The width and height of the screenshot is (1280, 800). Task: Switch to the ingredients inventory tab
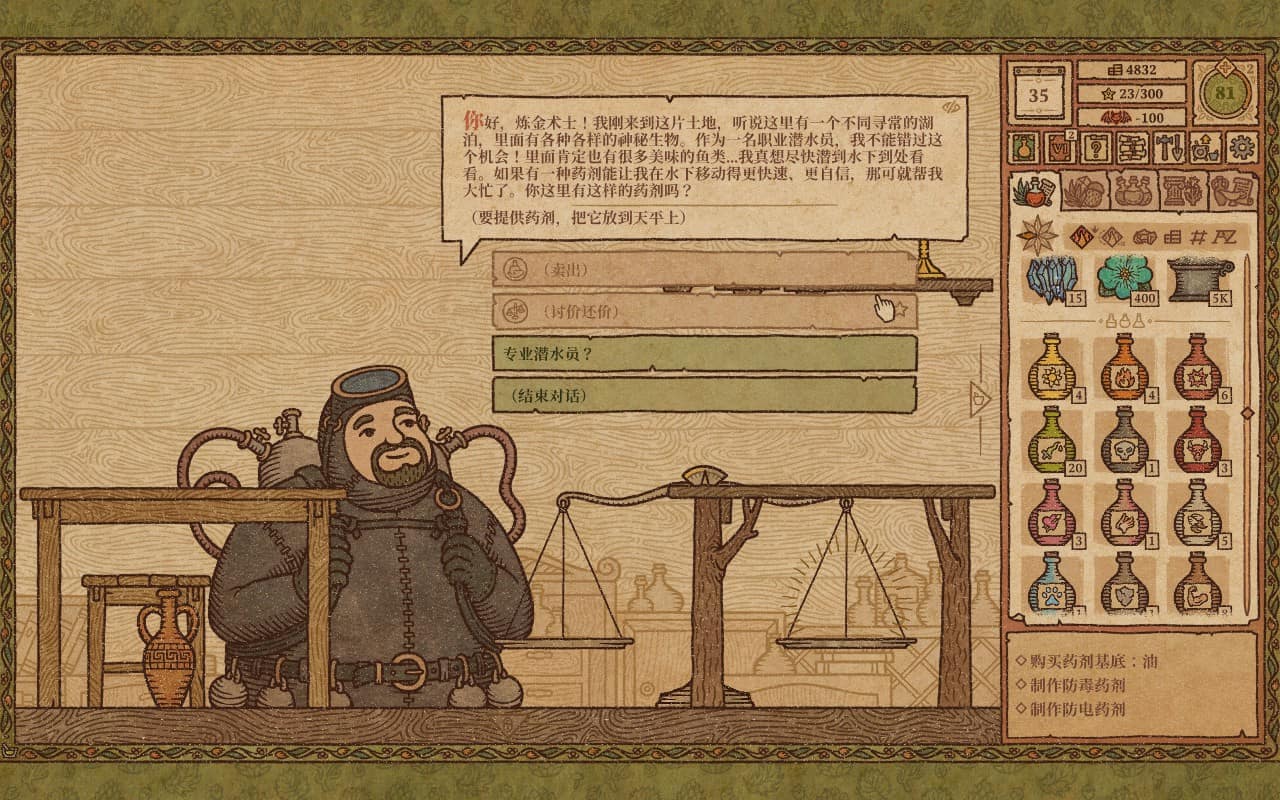point(1085,192)
